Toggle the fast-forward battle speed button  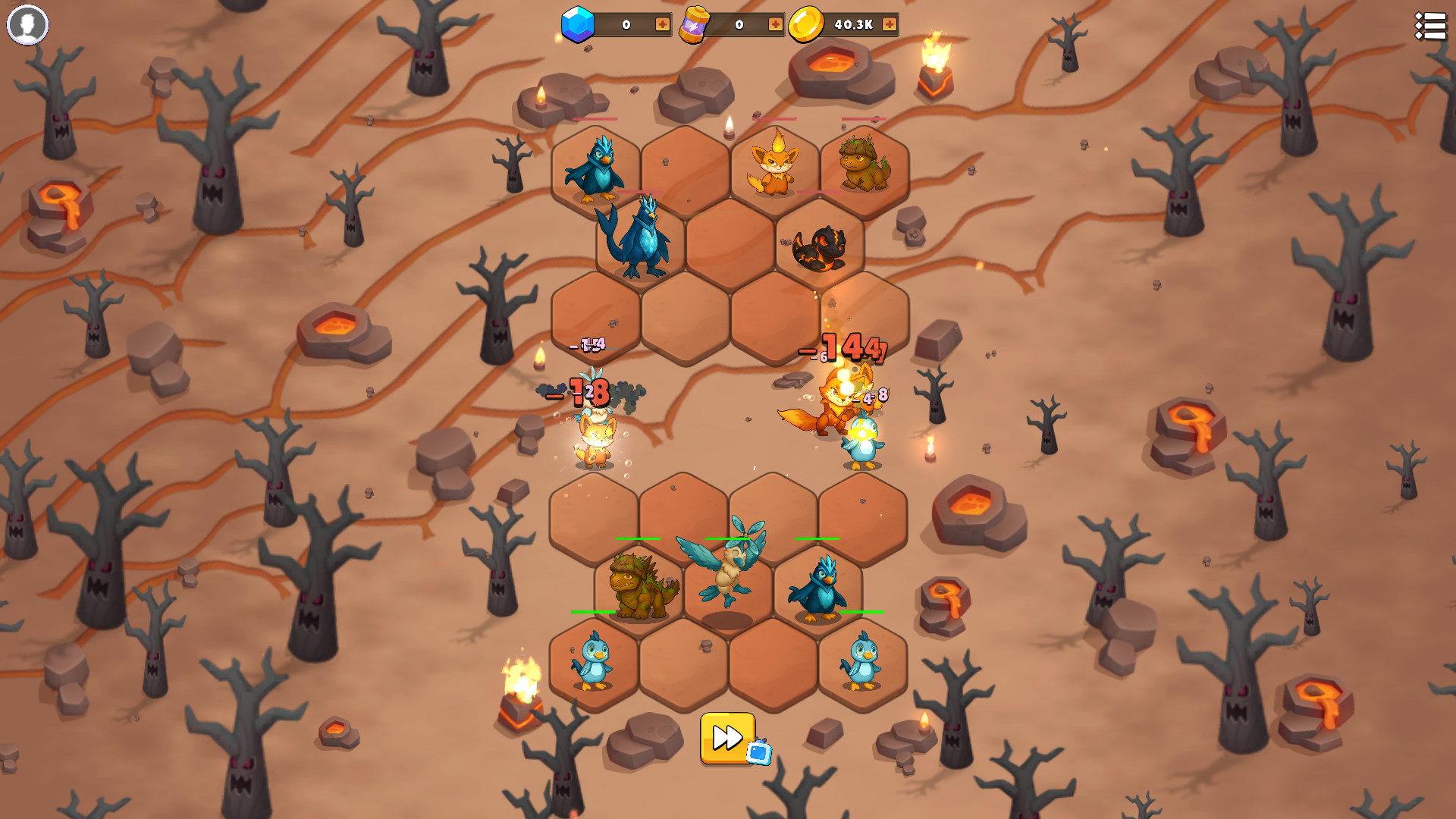coord(726,736)
